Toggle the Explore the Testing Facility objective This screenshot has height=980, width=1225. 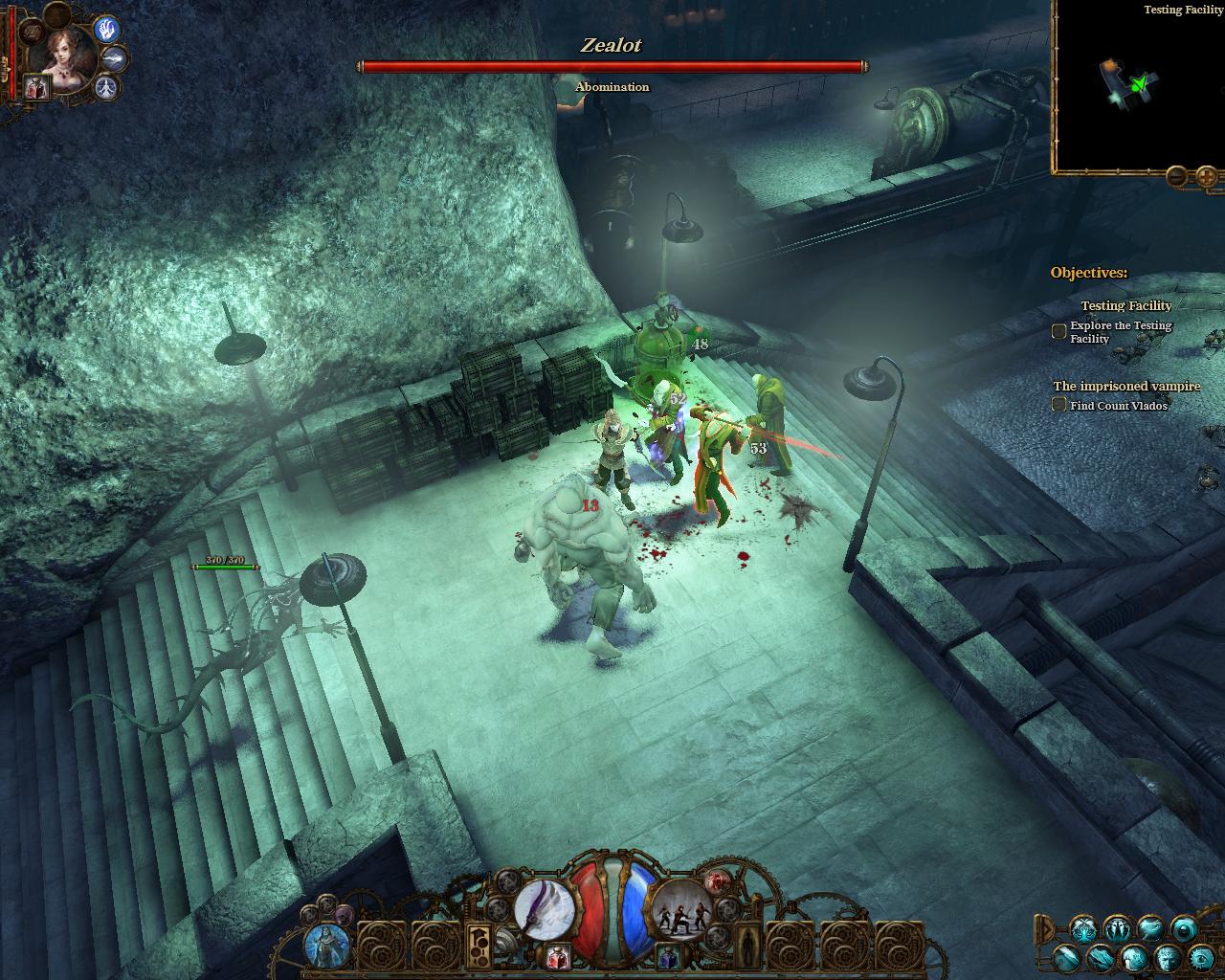coord(1059,331)
